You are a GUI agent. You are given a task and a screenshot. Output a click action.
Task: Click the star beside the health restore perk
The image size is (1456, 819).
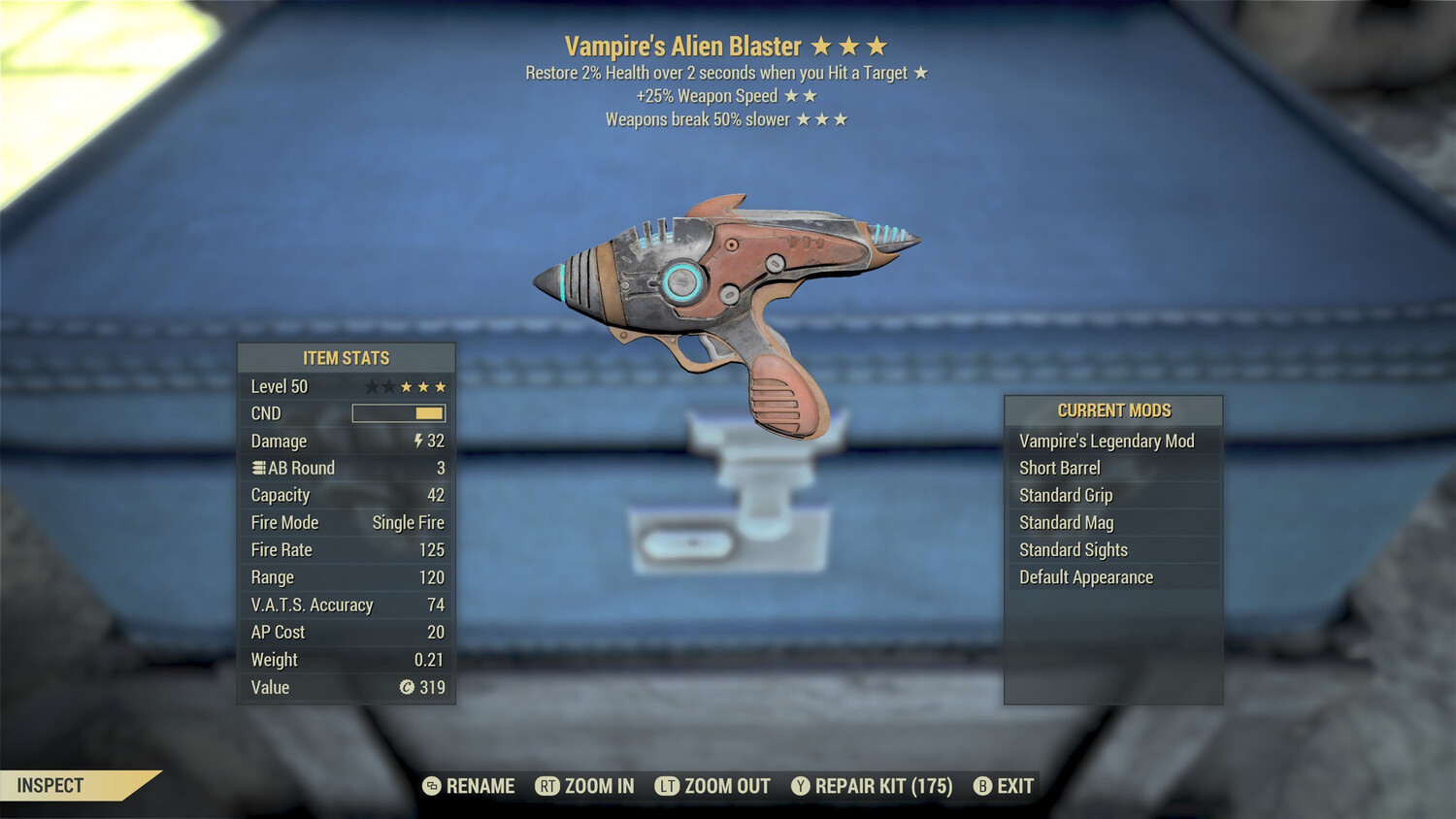click(x=920, y=72)
